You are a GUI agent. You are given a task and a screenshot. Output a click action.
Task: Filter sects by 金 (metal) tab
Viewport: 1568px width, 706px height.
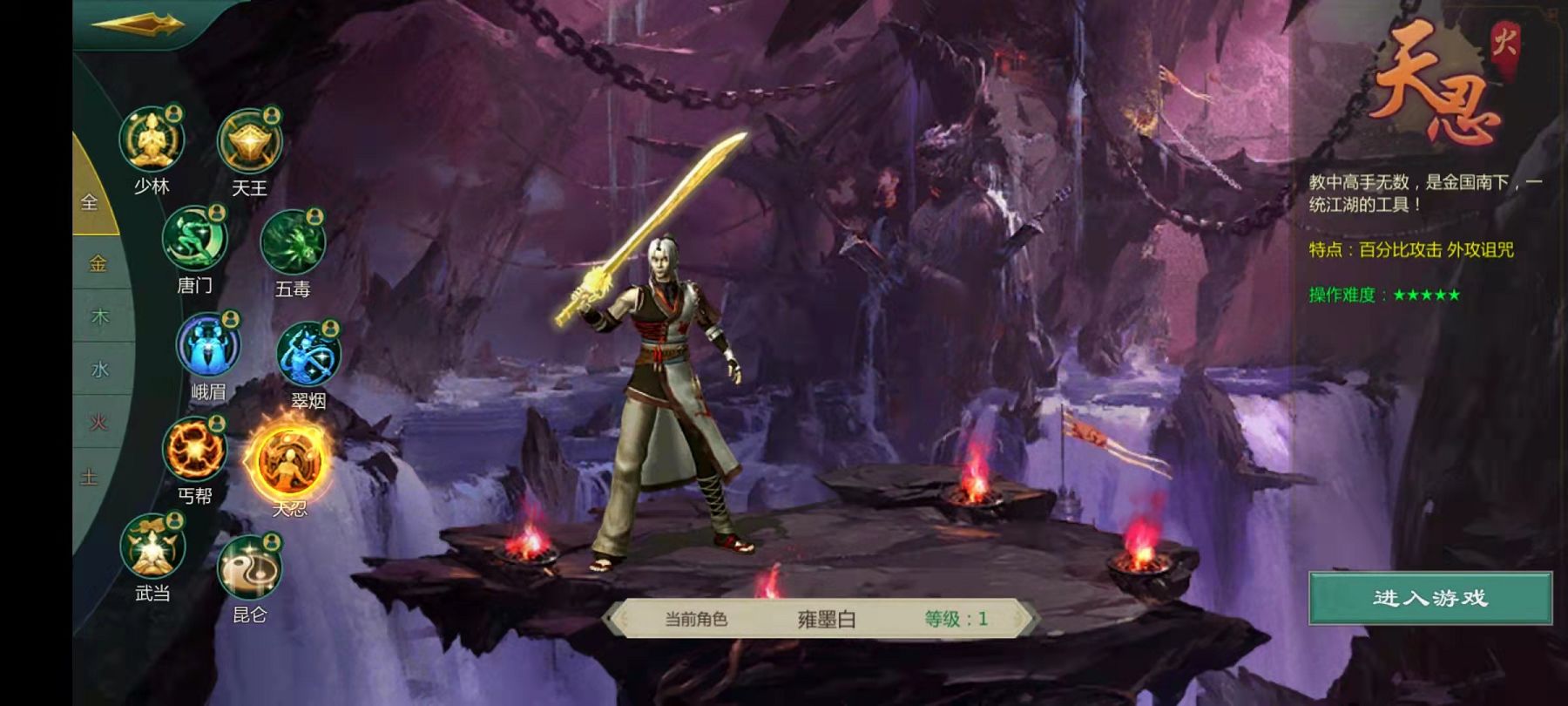click(98, 263)
